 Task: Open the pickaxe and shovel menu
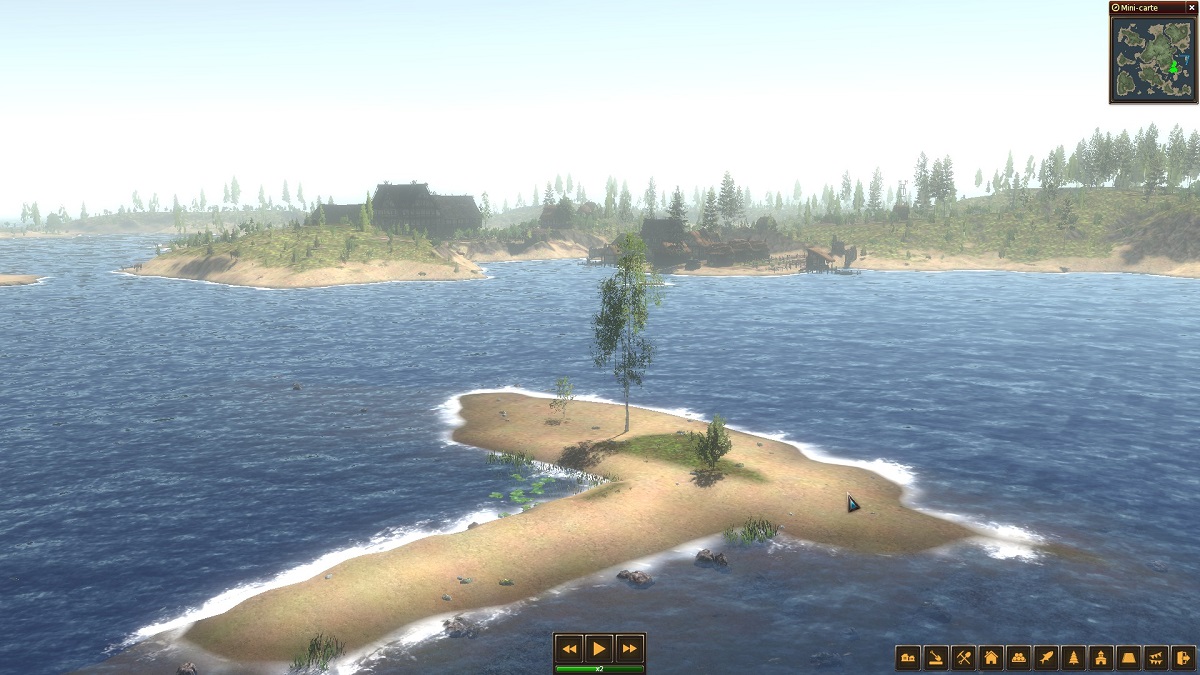(x=963, y=657)
